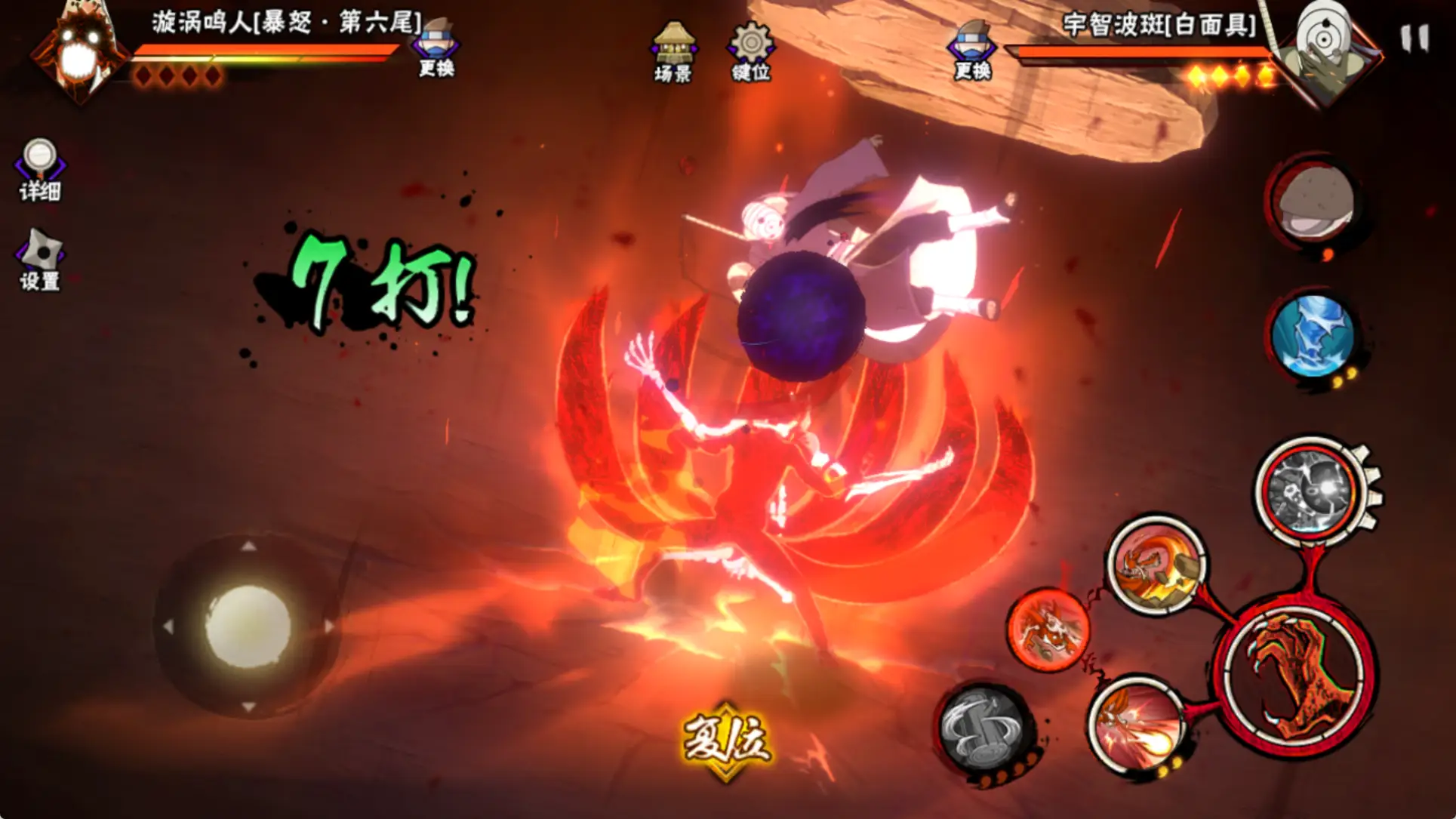1456x819 pixels.
Task: Pause the battle with the pause button
Action: click(1414, 38)
